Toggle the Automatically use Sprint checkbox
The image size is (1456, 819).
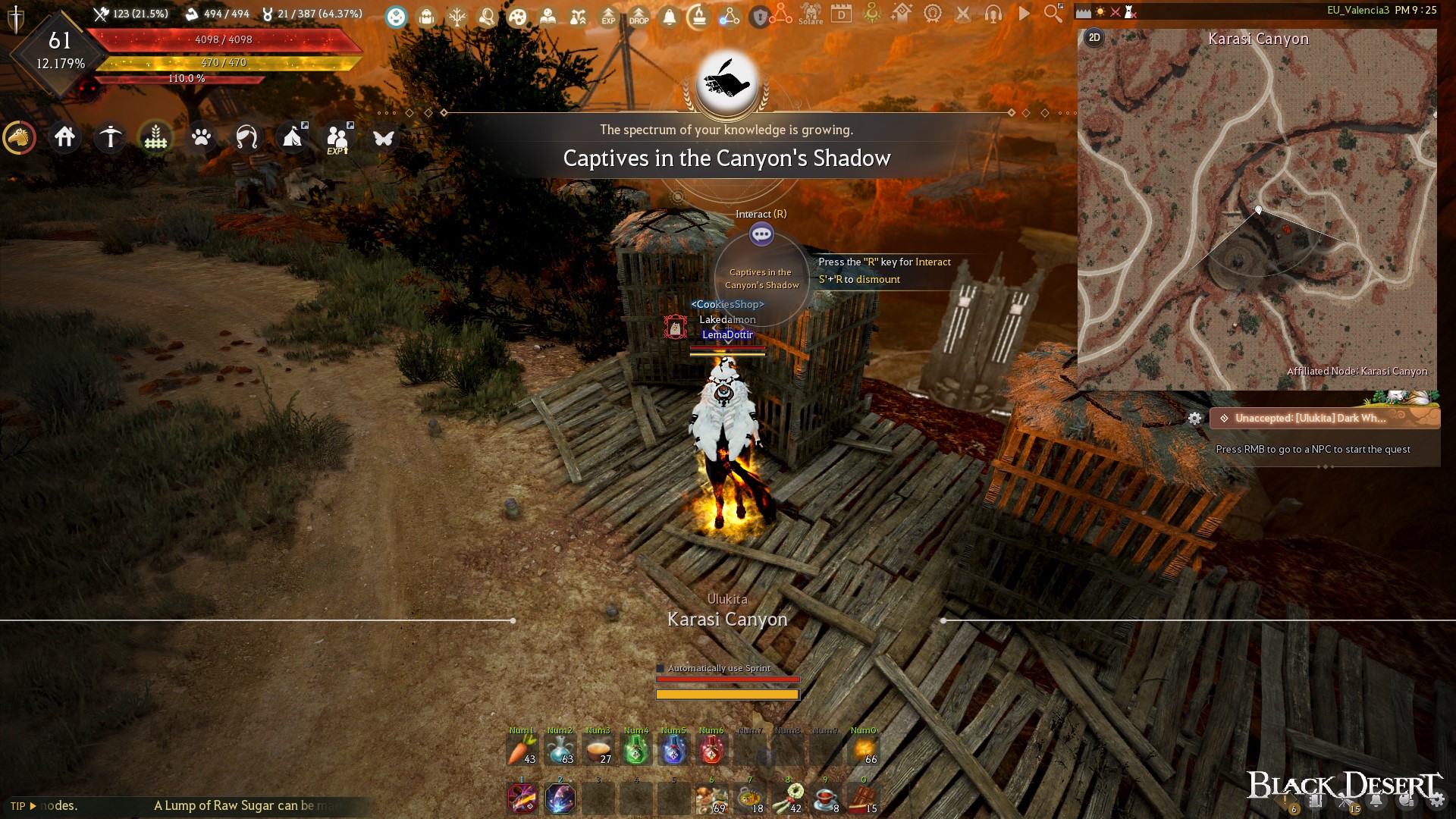(x=661, y=668)
